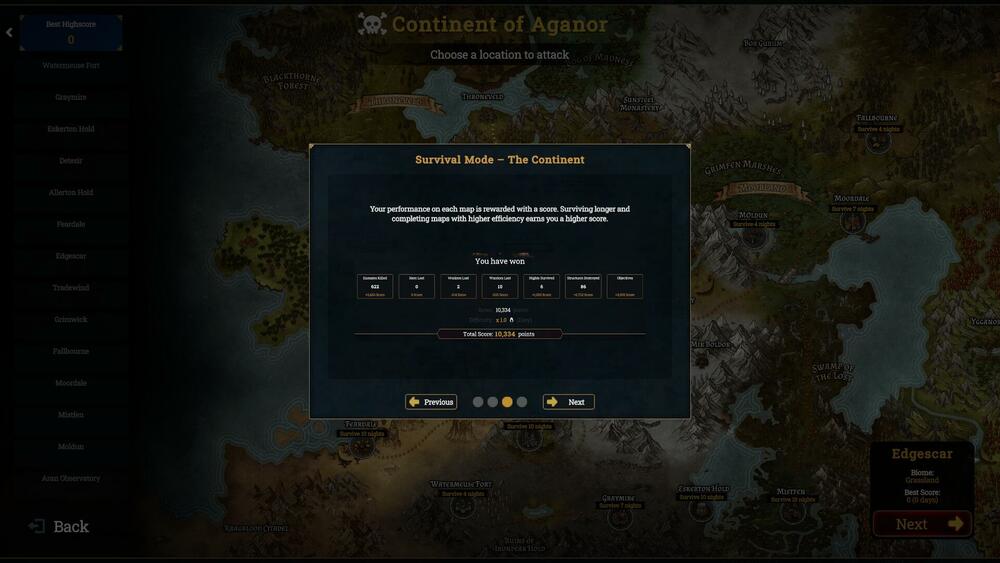Click the Back button with exit icon
1000x563 pixels.
(59, 526)
